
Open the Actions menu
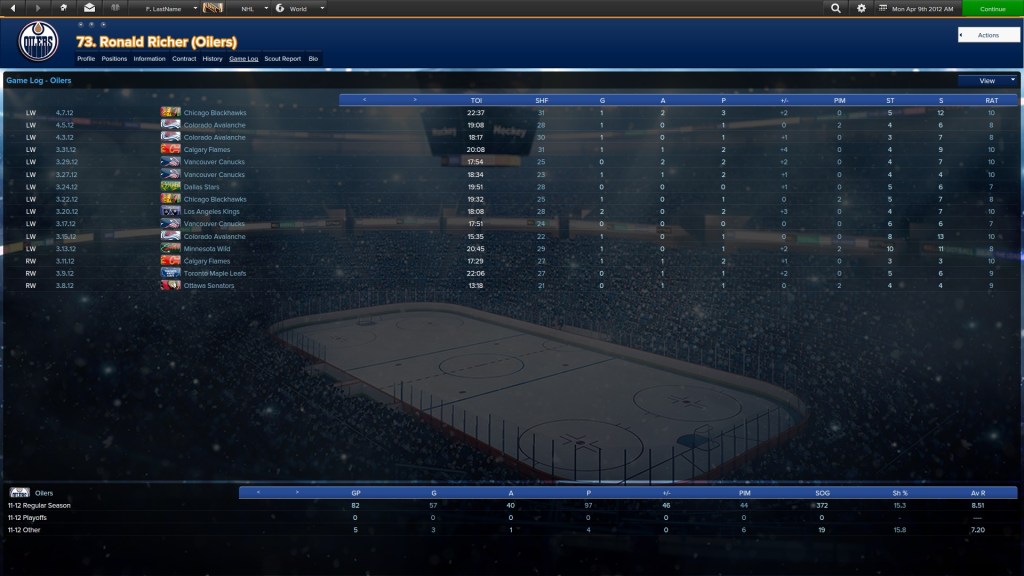[988, 35]
